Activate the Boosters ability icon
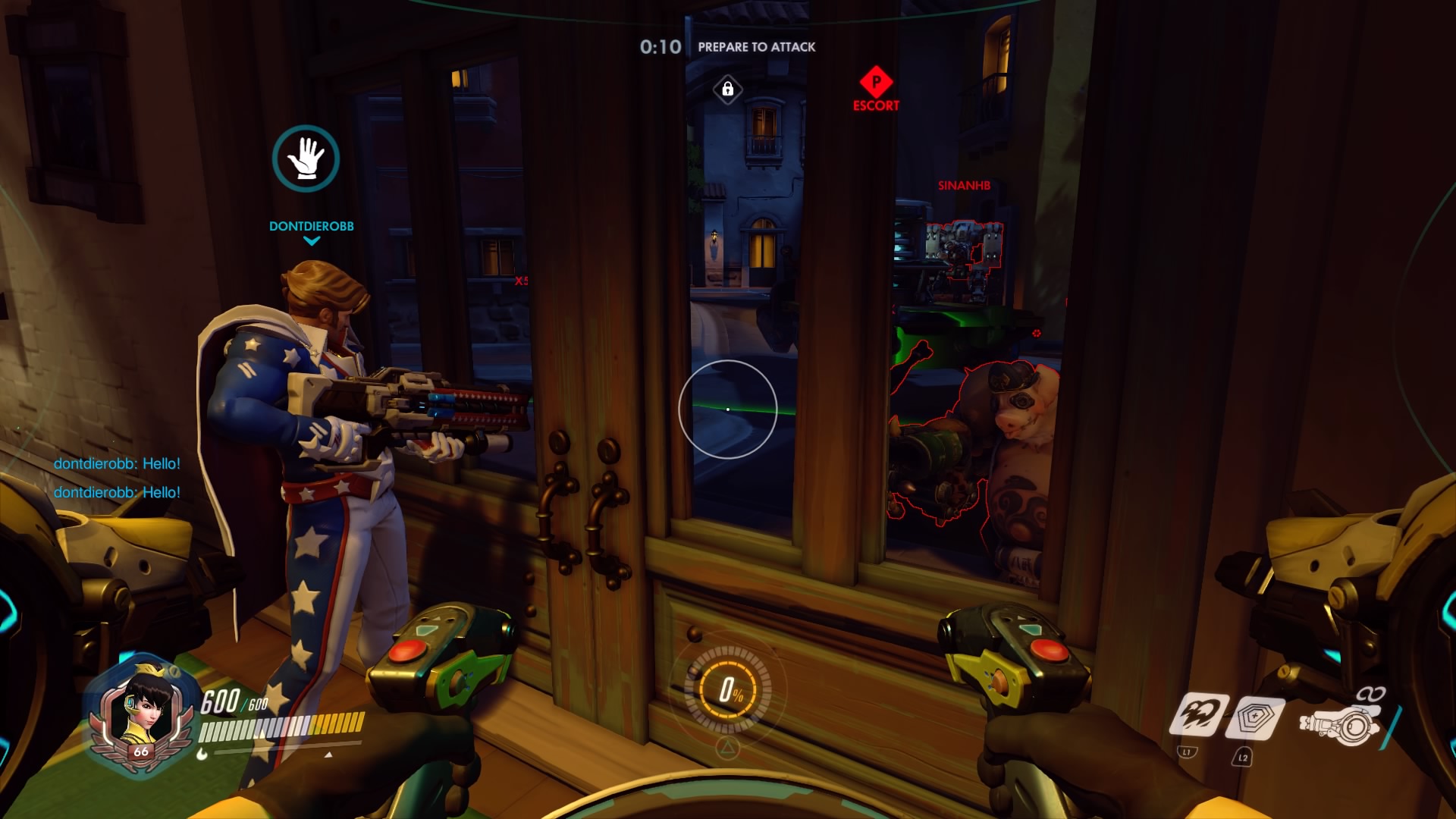The width and height of the screenshot is (1456, 819). (1200, 714)
